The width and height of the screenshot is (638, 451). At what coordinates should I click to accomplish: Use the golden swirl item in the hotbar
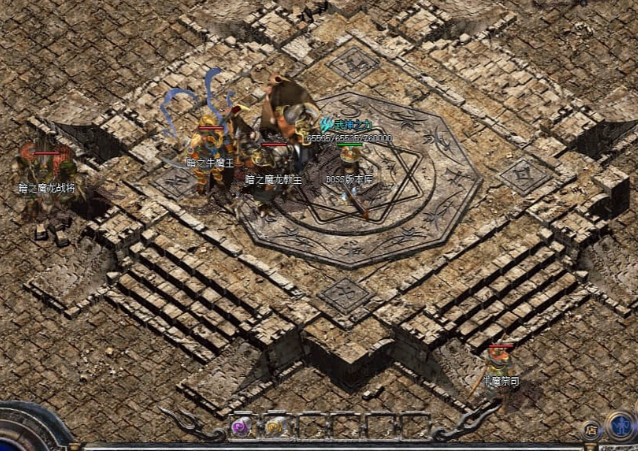[x=274, y=427]
